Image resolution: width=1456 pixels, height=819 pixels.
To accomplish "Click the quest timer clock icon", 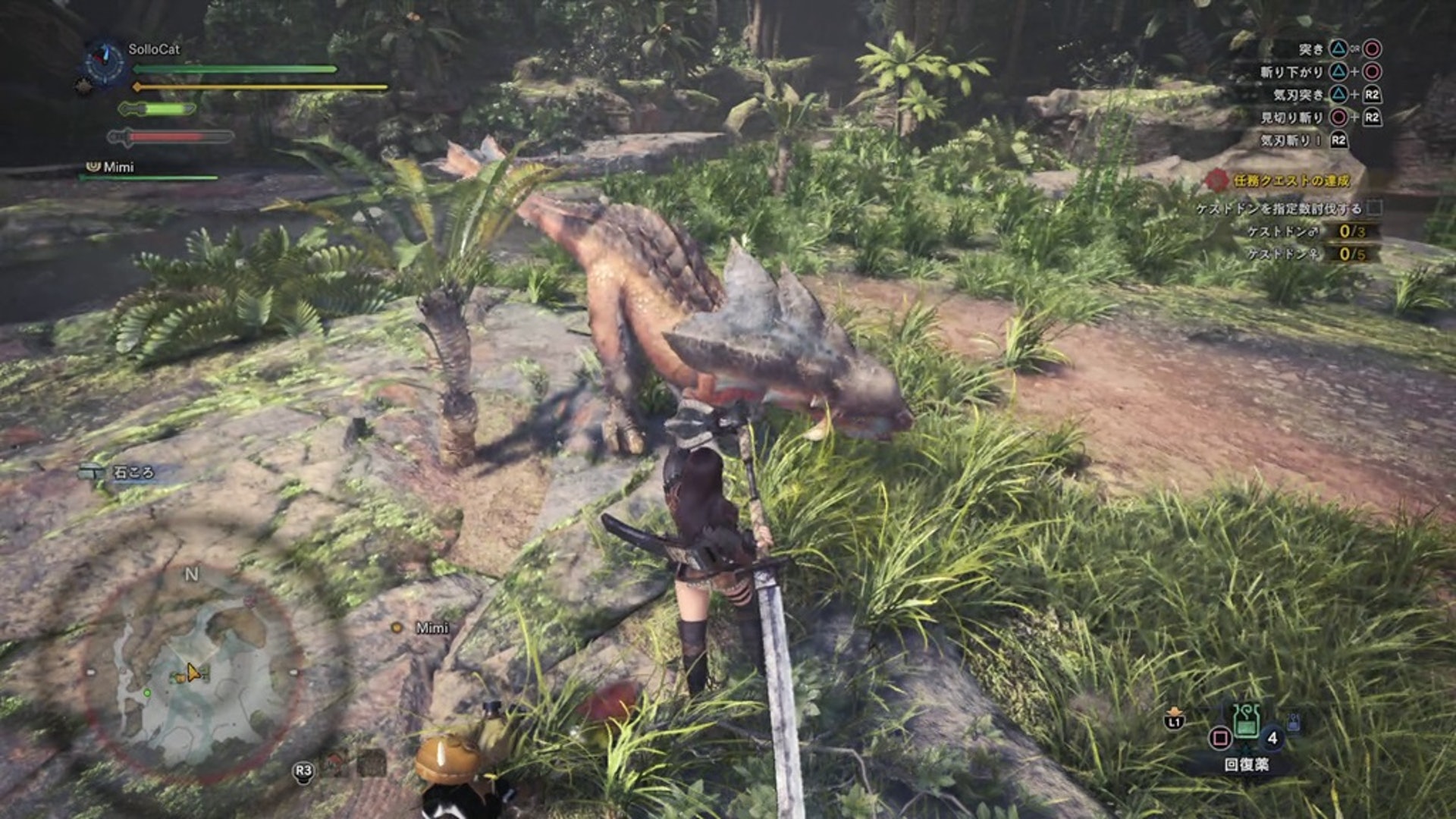I will point(104,62).
